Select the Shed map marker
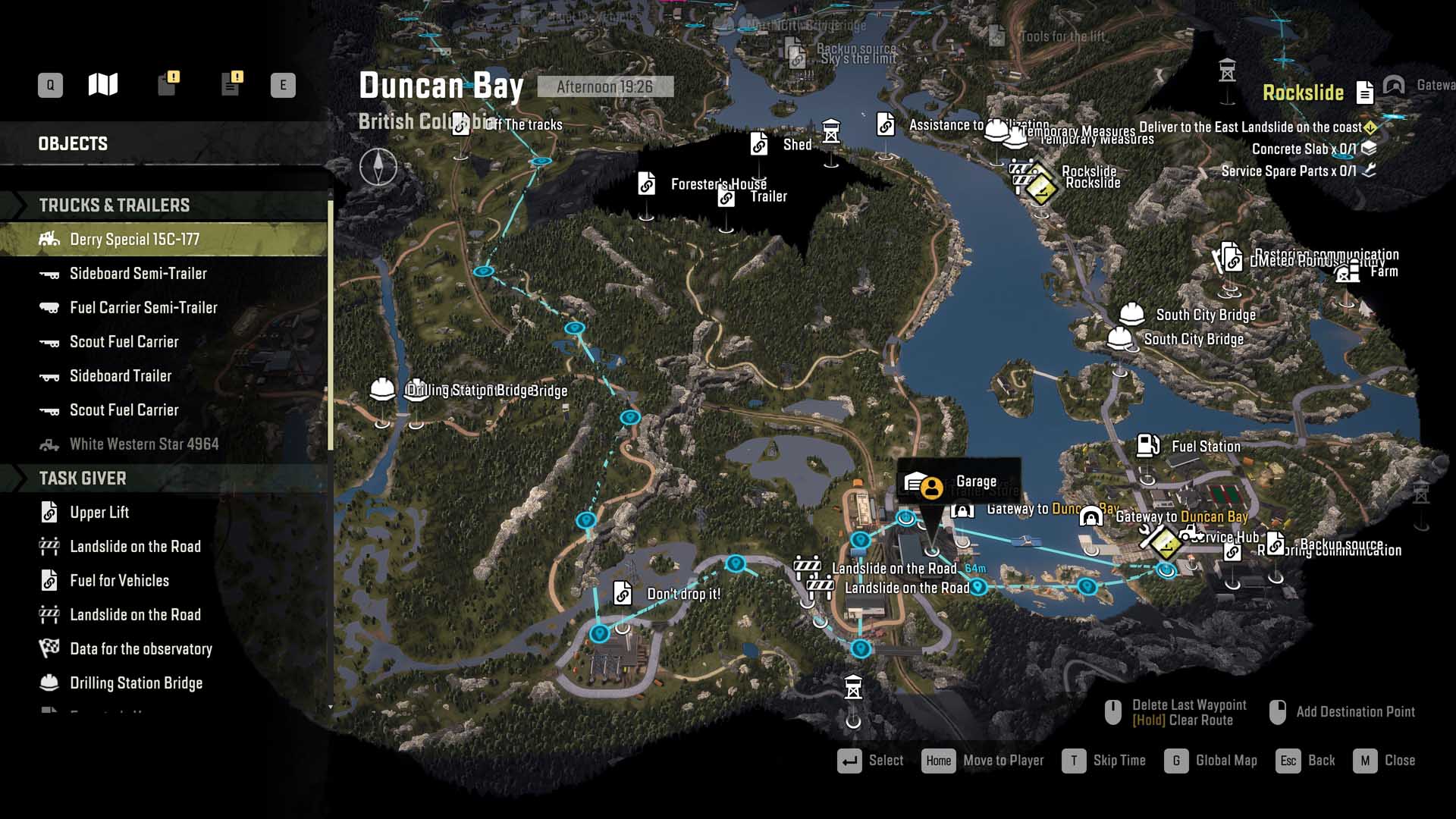The height and width of the screenshot is (819, 1456). click(x=759, y=143)
